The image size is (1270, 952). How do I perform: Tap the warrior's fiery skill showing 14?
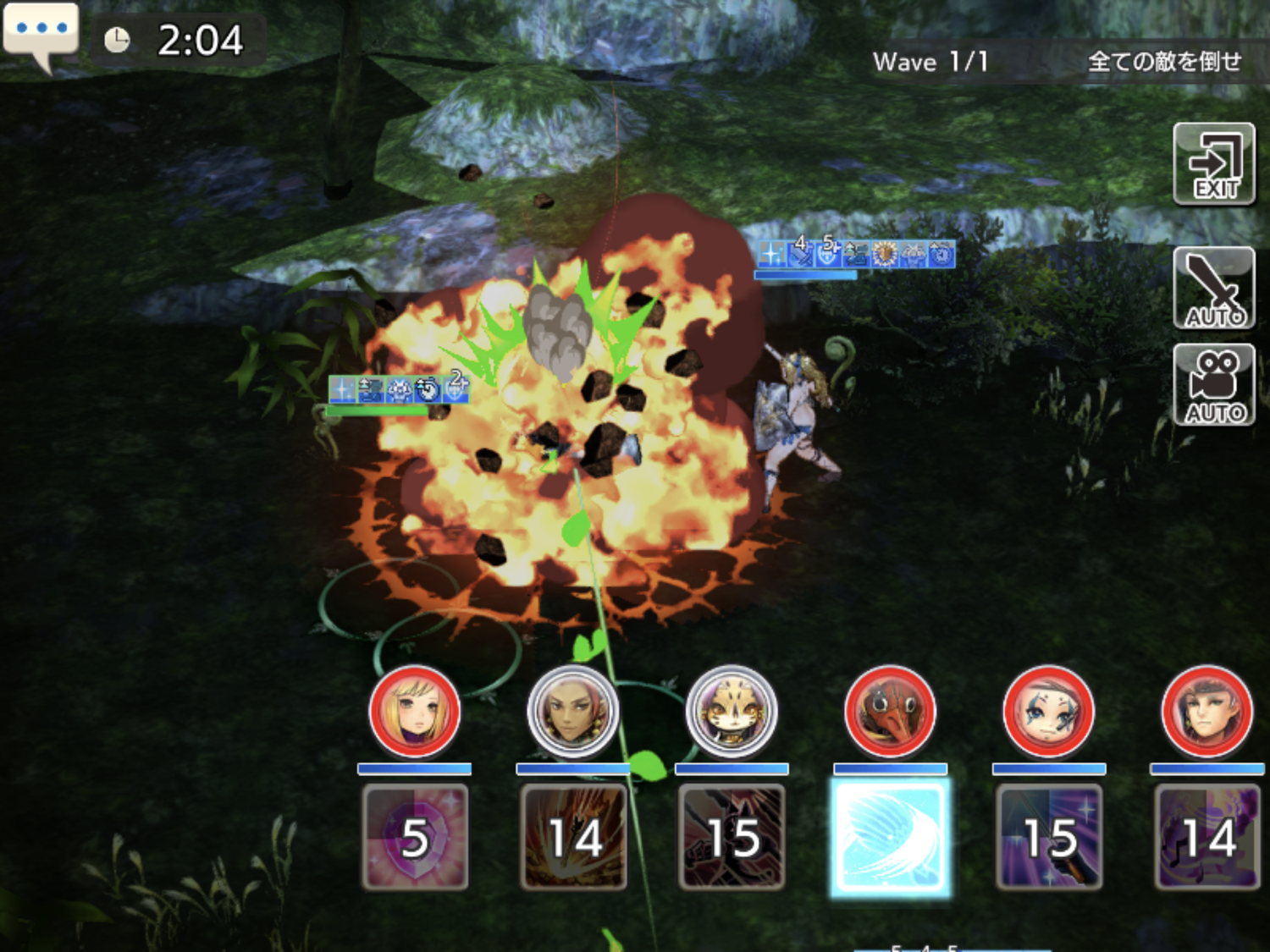(573, 837)
